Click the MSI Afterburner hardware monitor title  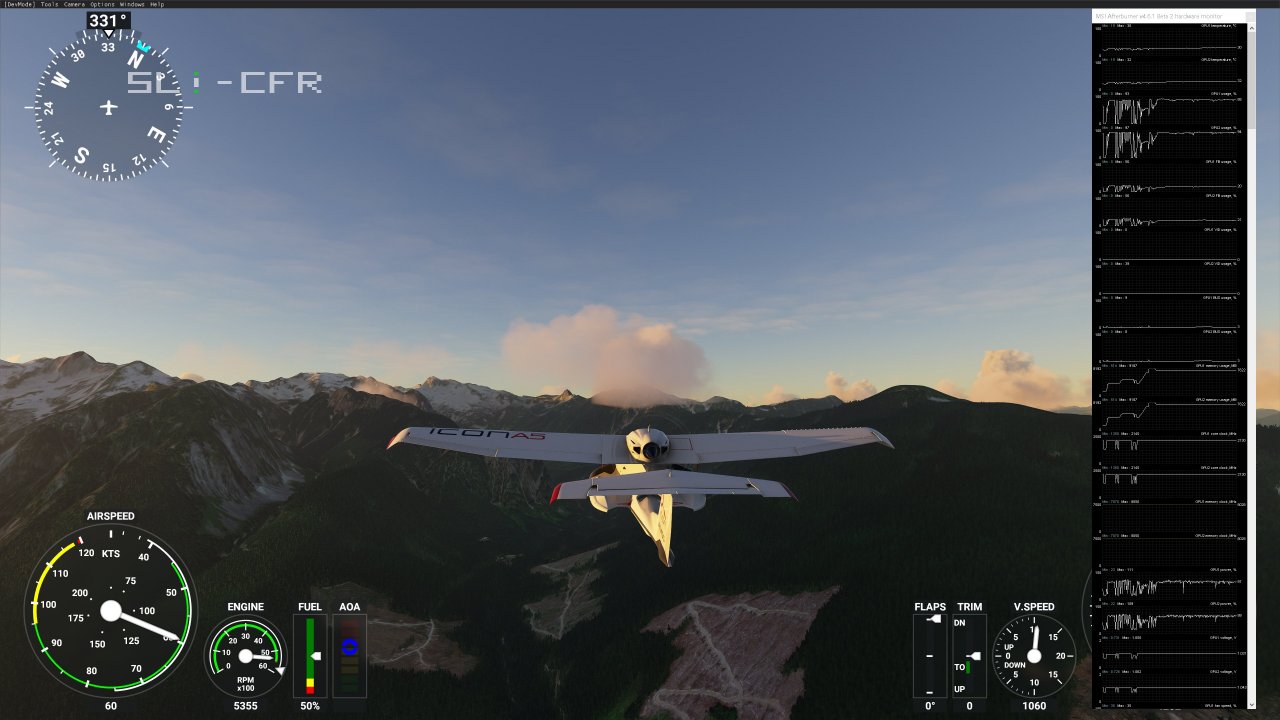click(1160, 15)
